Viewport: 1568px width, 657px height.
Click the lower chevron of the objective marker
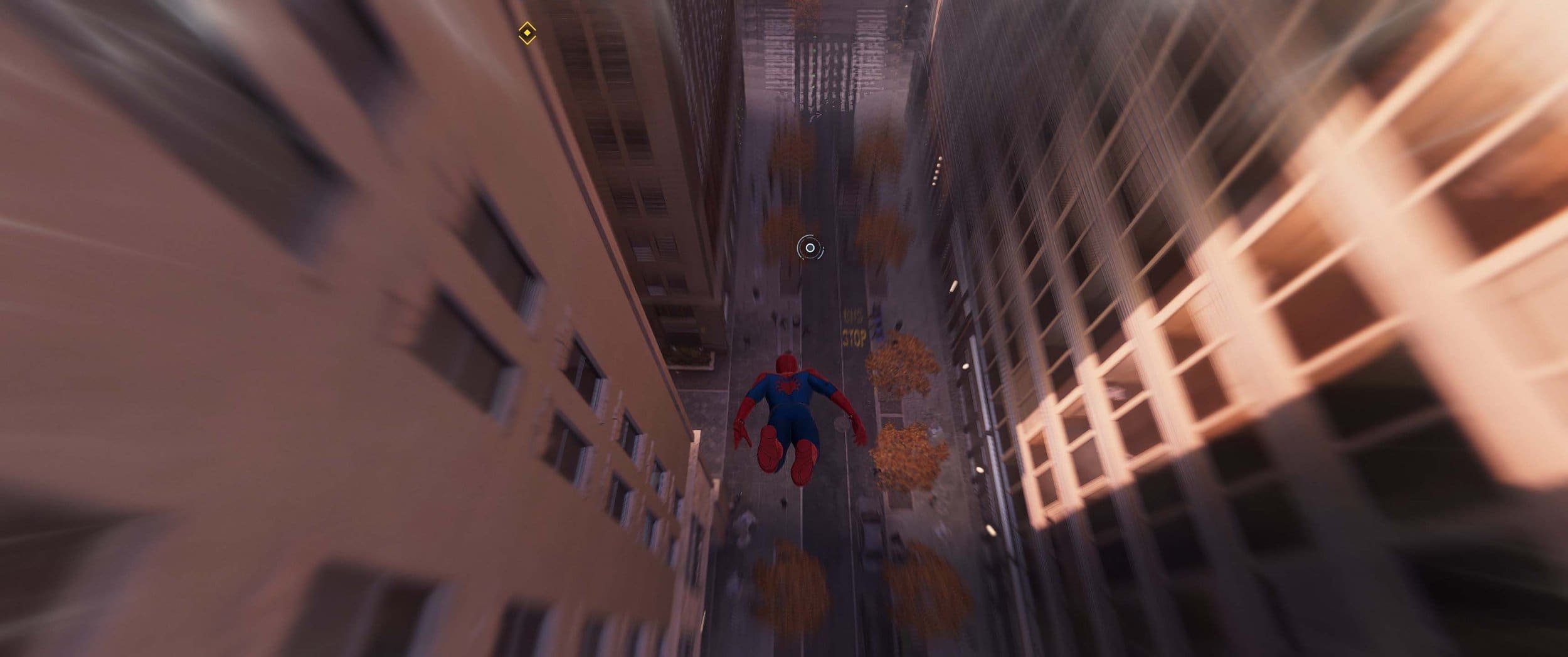pyautogui.click(x=527, y=40)
